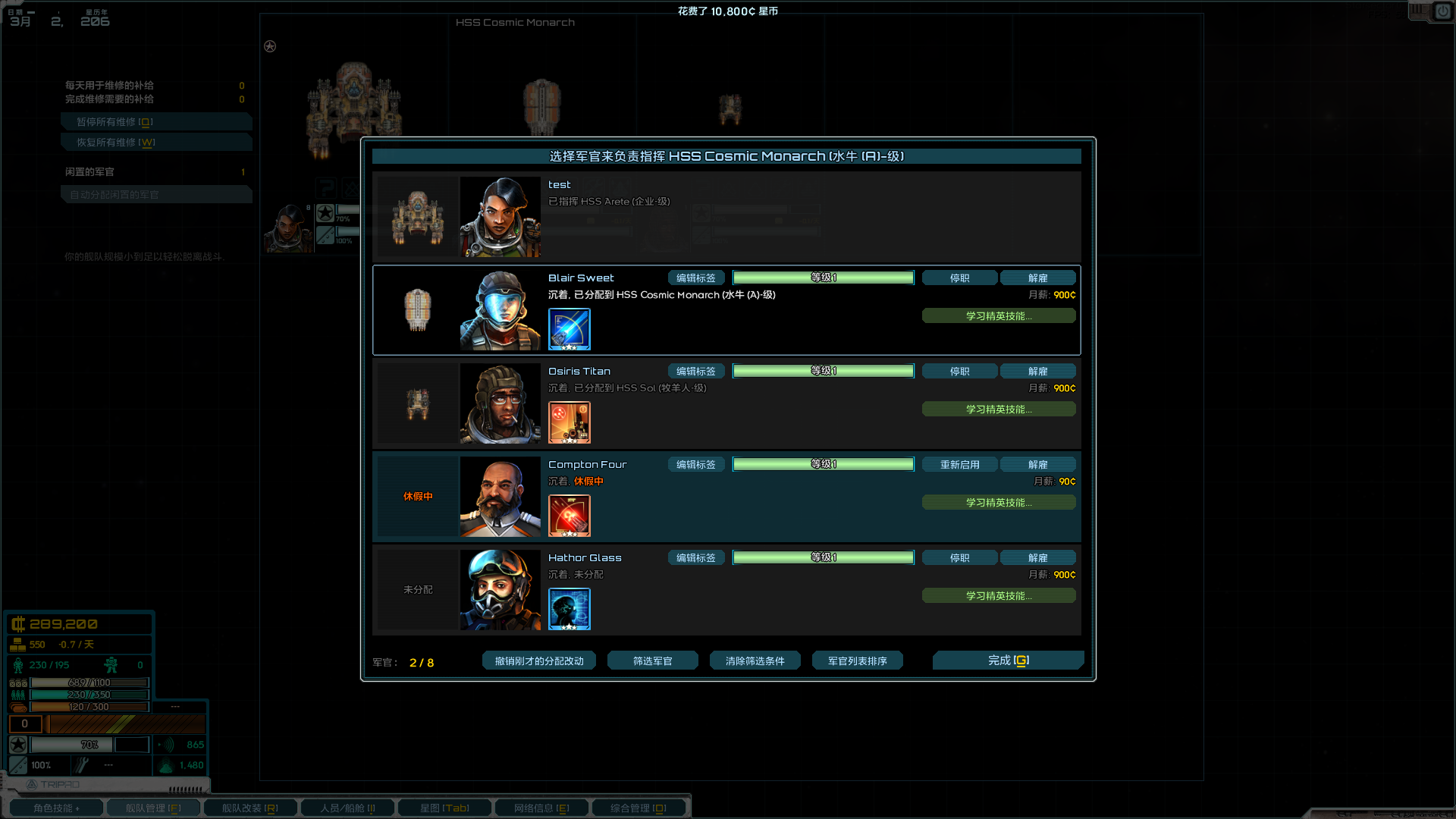The width and height of the screenshot is (1456, 819).
Task: Click the credits currency icon showing 289,200
Action: tap(18, 623)
